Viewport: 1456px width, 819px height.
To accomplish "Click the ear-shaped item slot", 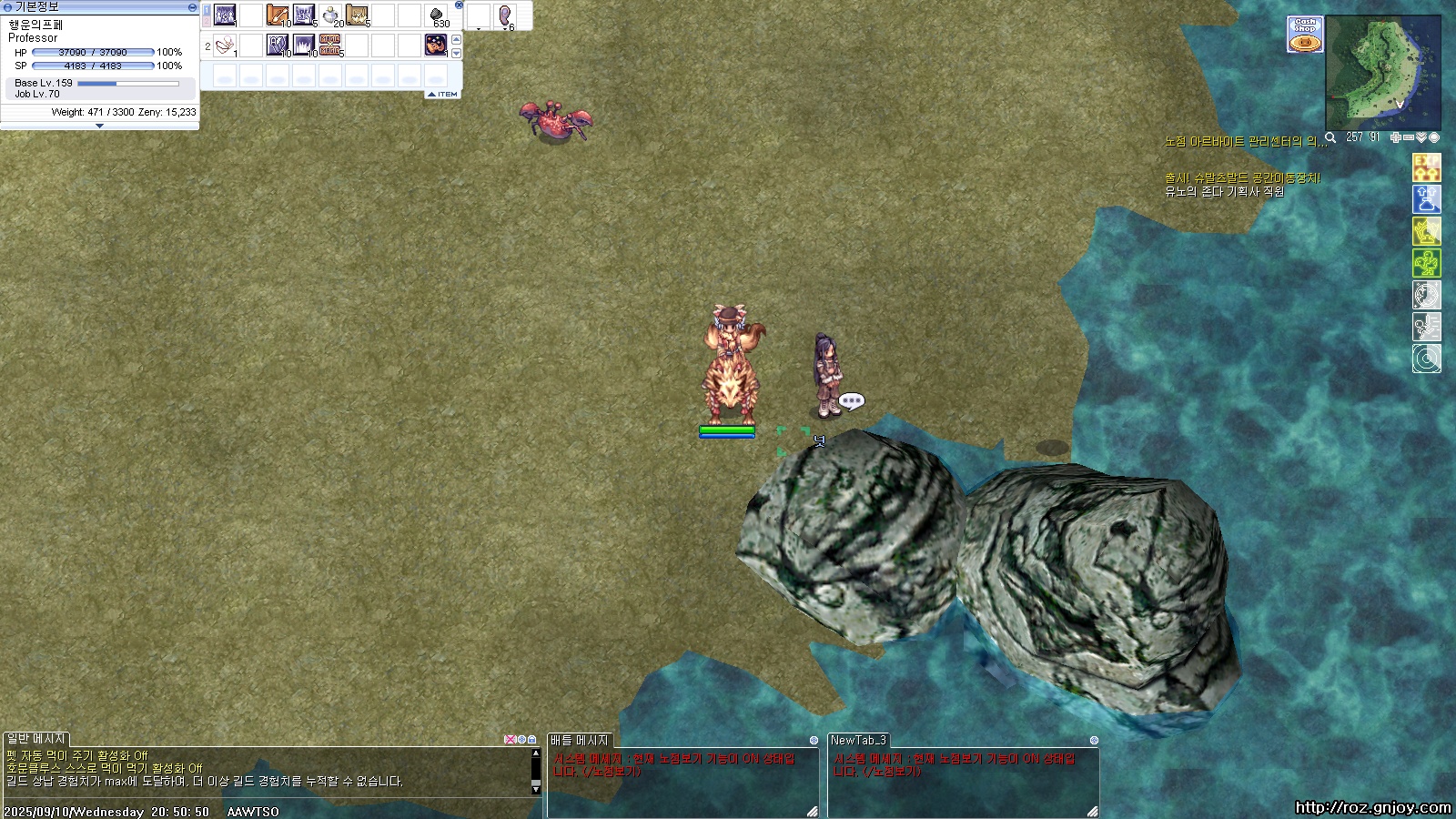I will (505, 15).
